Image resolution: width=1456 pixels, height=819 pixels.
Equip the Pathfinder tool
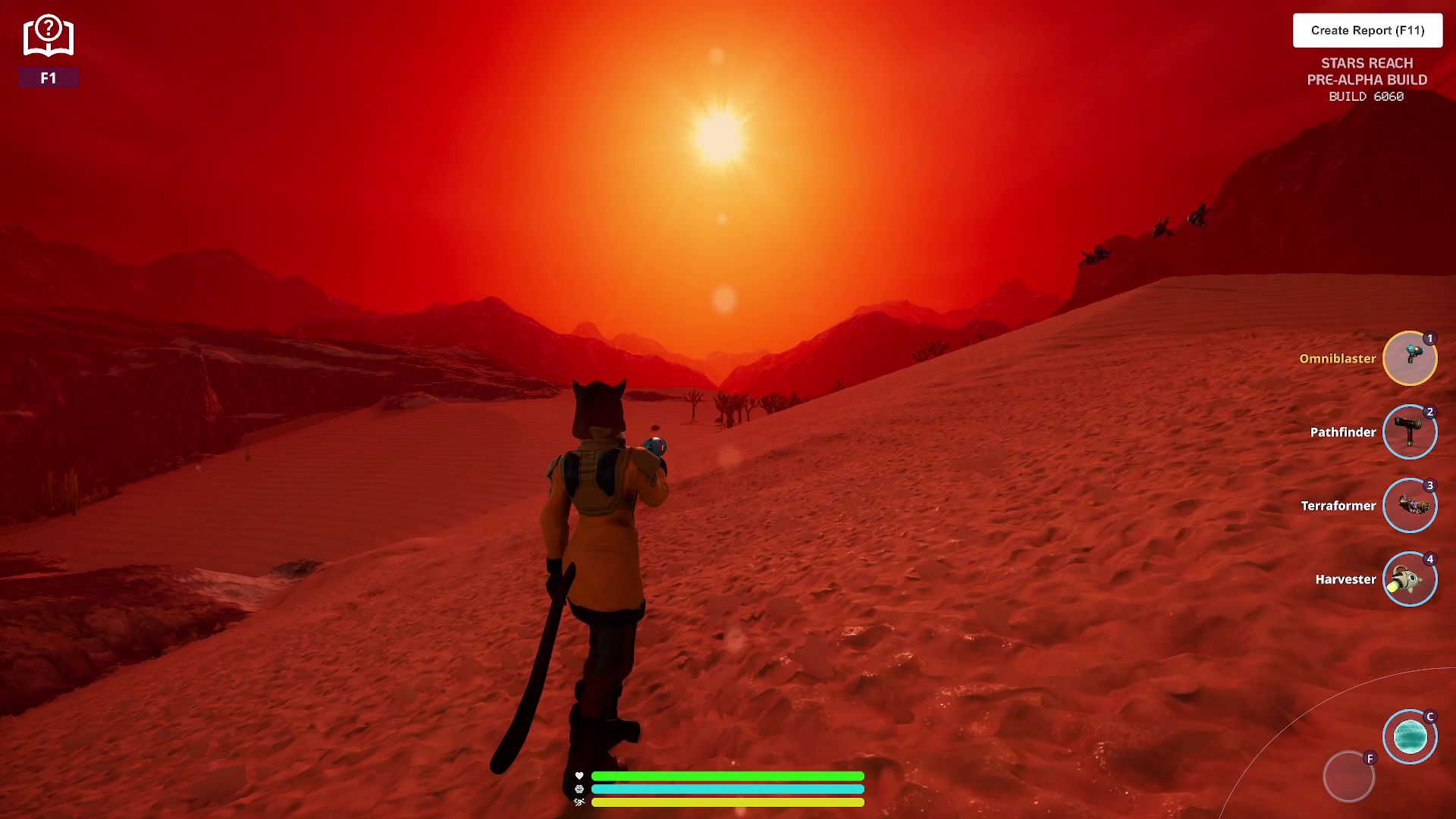click(1410, 432)
